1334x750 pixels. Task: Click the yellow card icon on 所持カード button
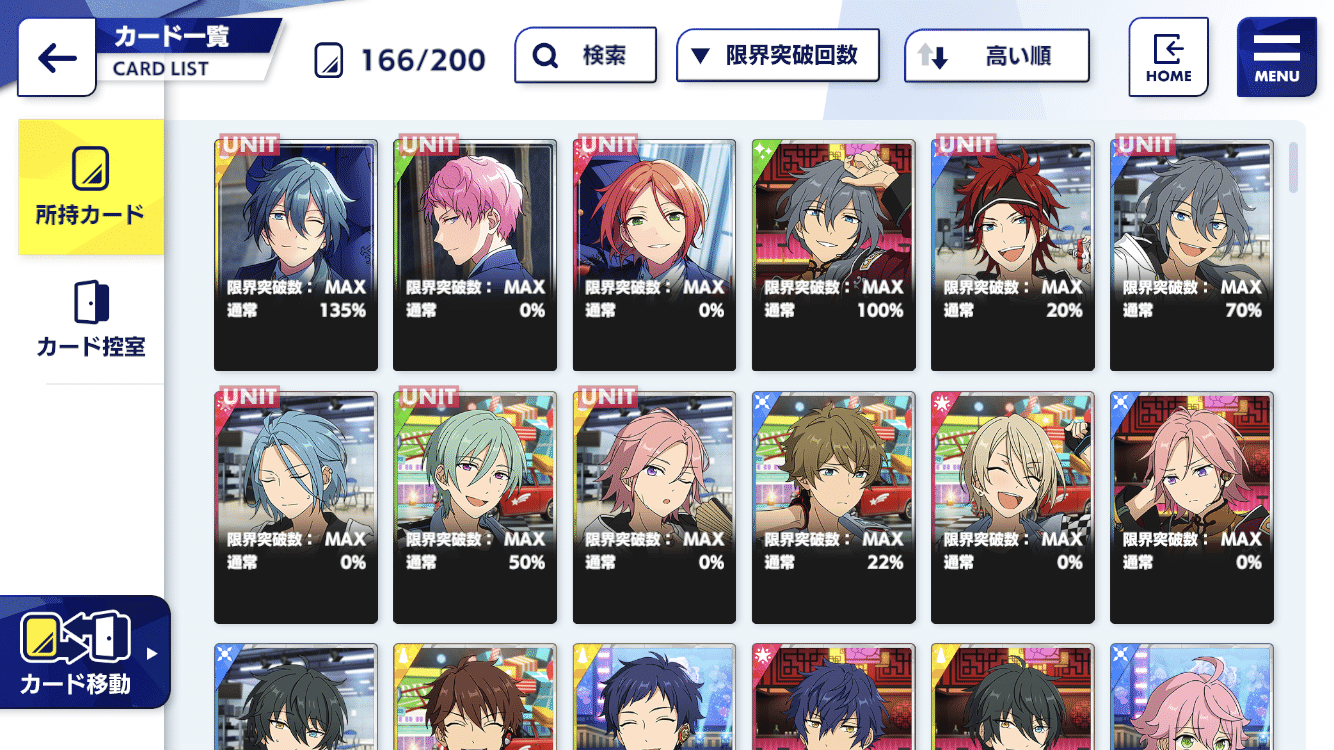click(91, 170)
